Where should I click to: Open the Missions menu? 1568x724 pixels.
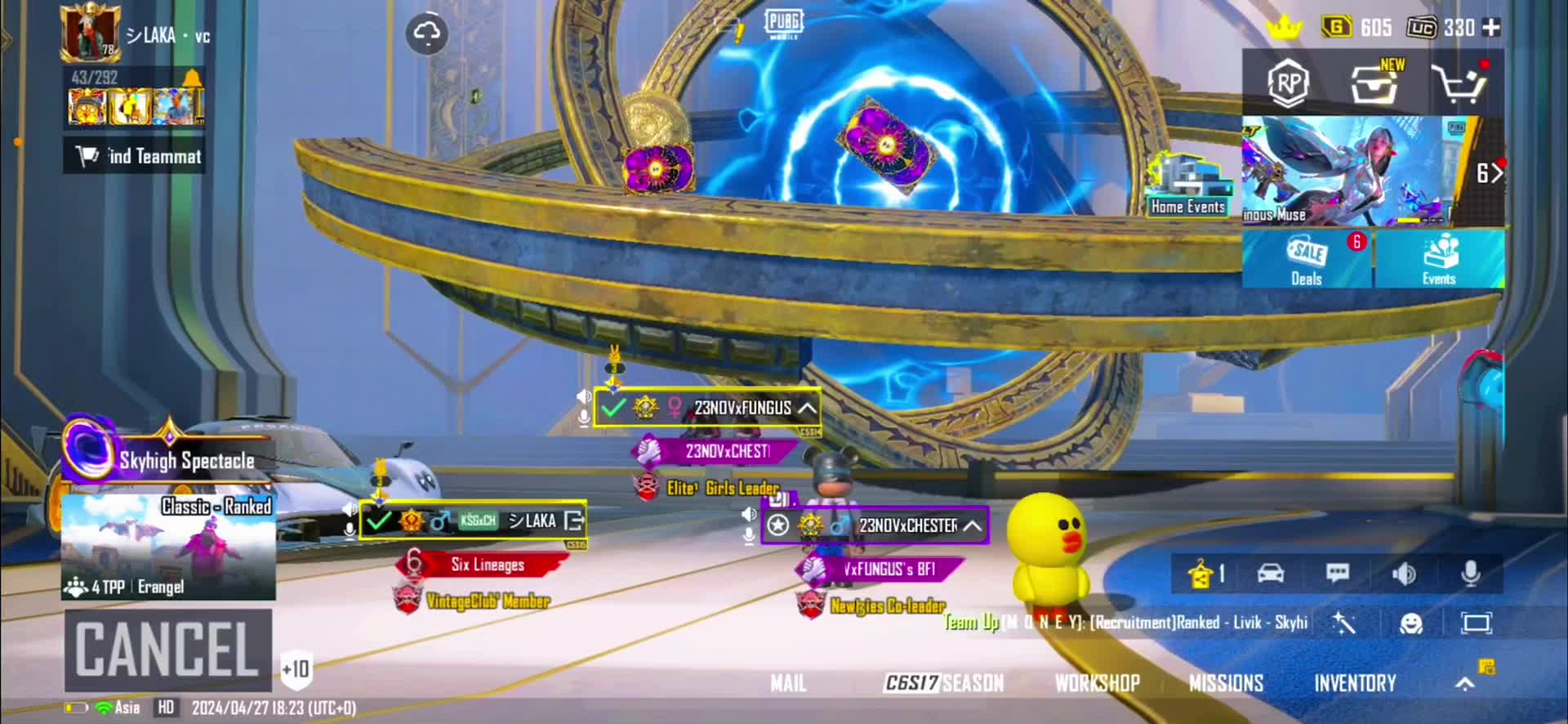coord(1226,683)
